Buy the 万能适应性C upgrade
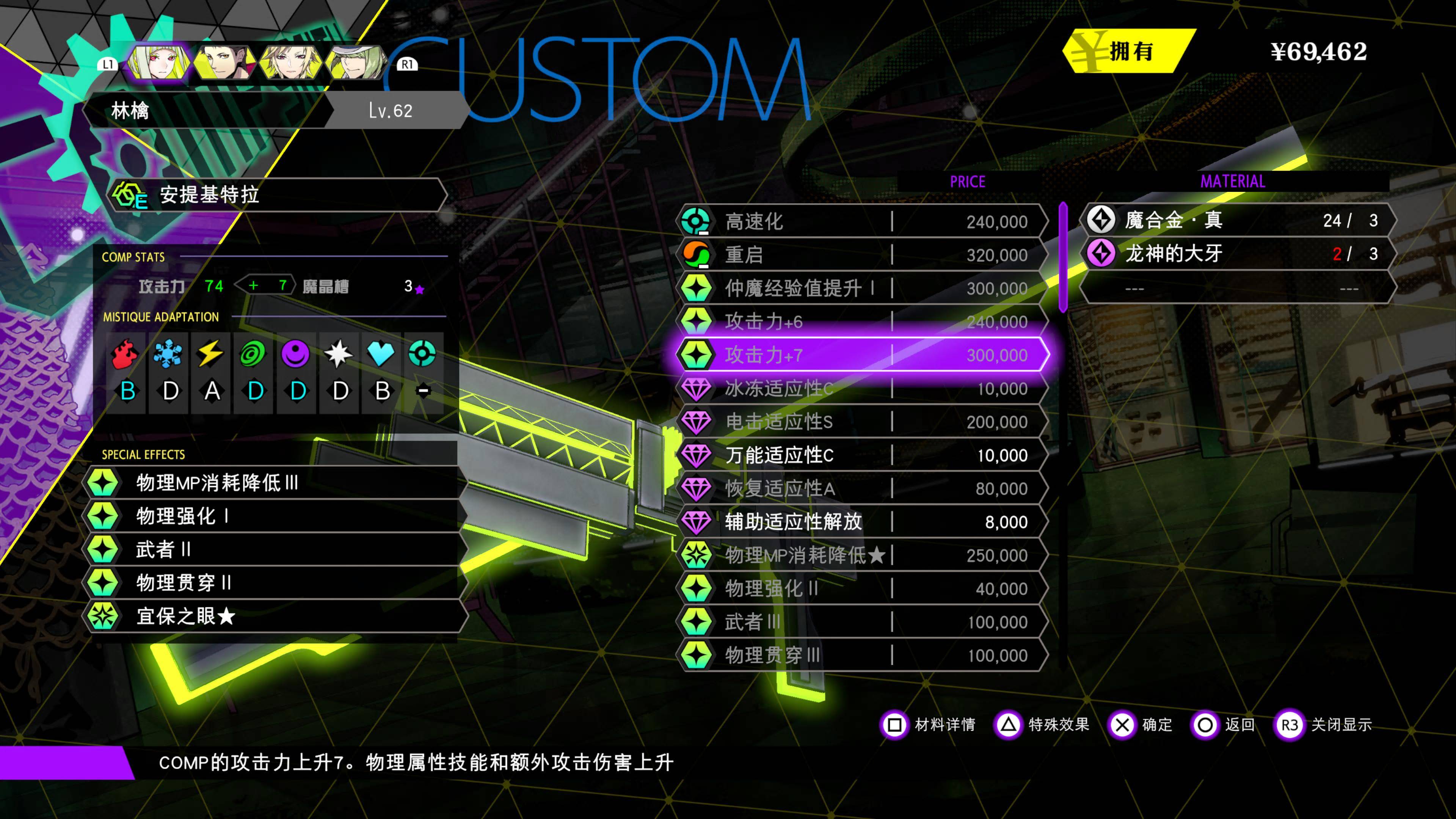Viewport: 1456px width, 819px height. [862, 455]
